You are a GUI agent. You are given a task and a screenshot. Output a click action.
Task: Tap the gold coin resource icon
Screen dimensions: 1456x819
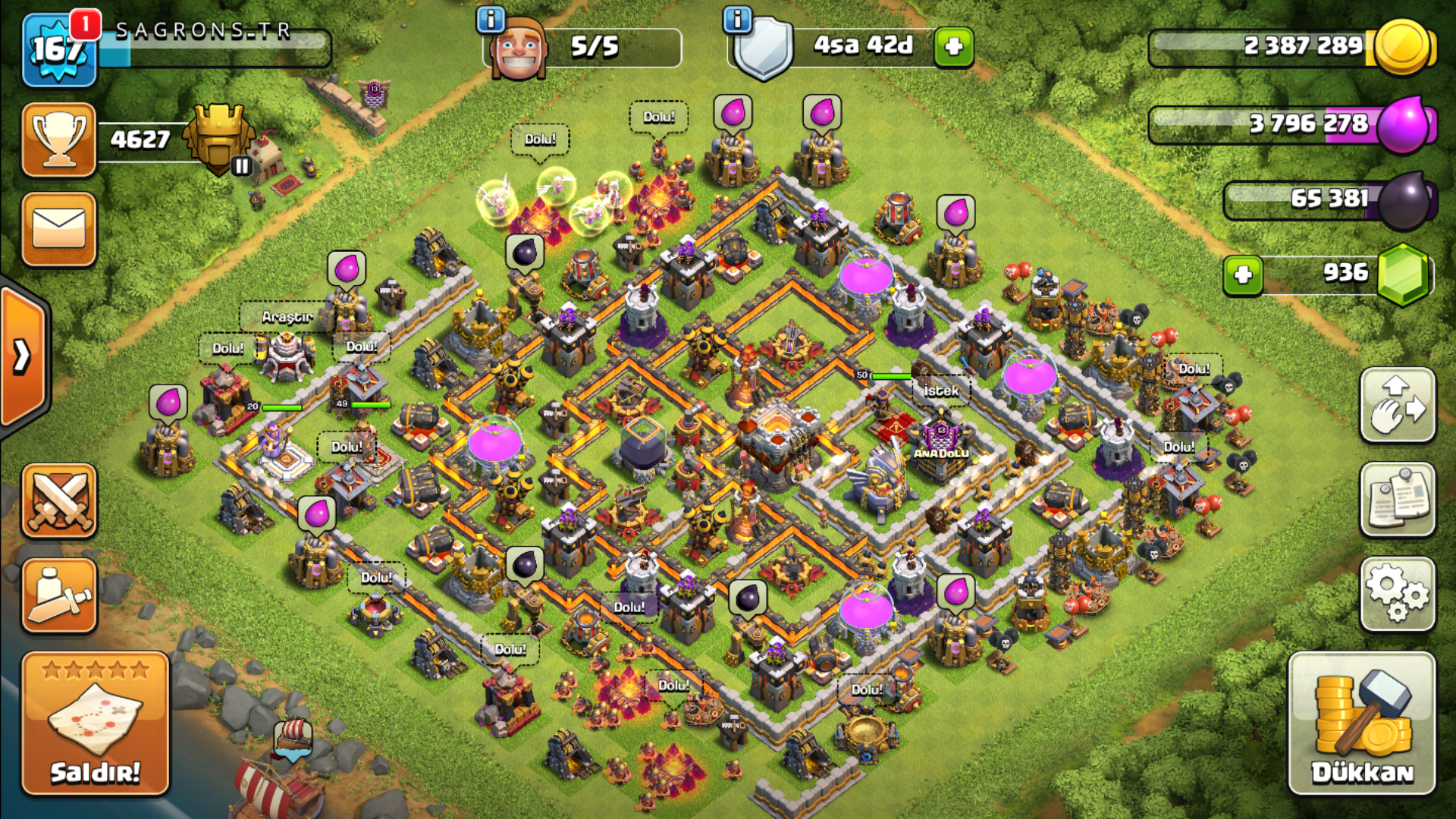pyautogui.click(x=1403, y=47)
